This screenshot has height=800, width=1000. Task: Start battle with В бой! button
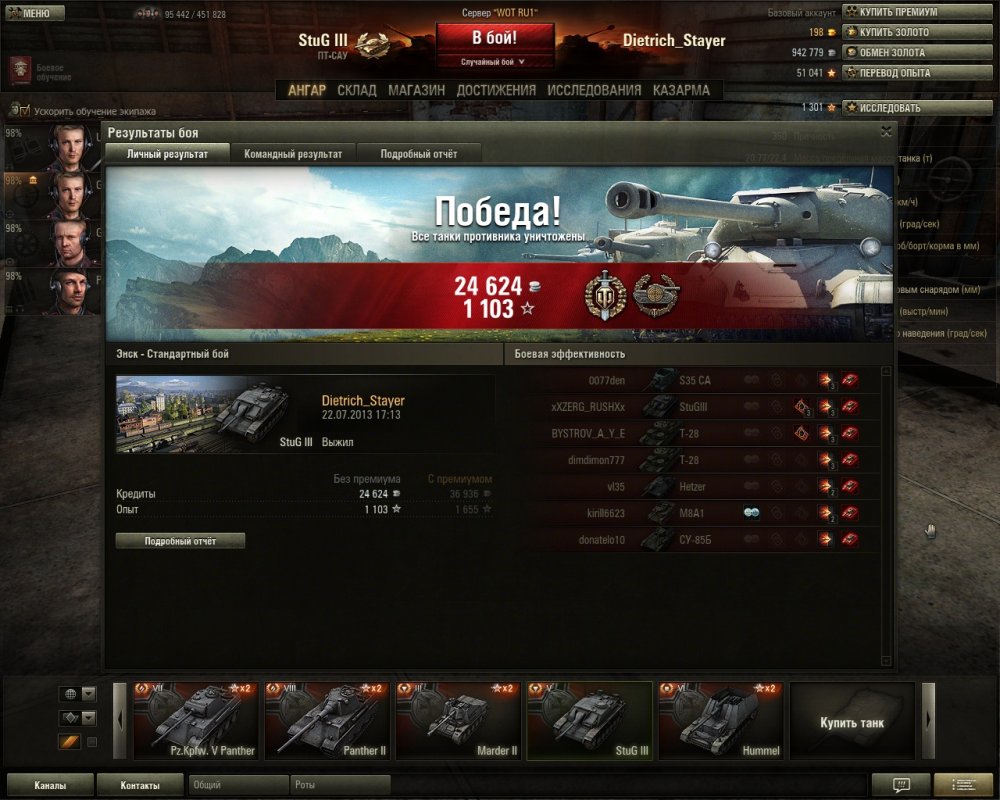(x=495, y=40)
